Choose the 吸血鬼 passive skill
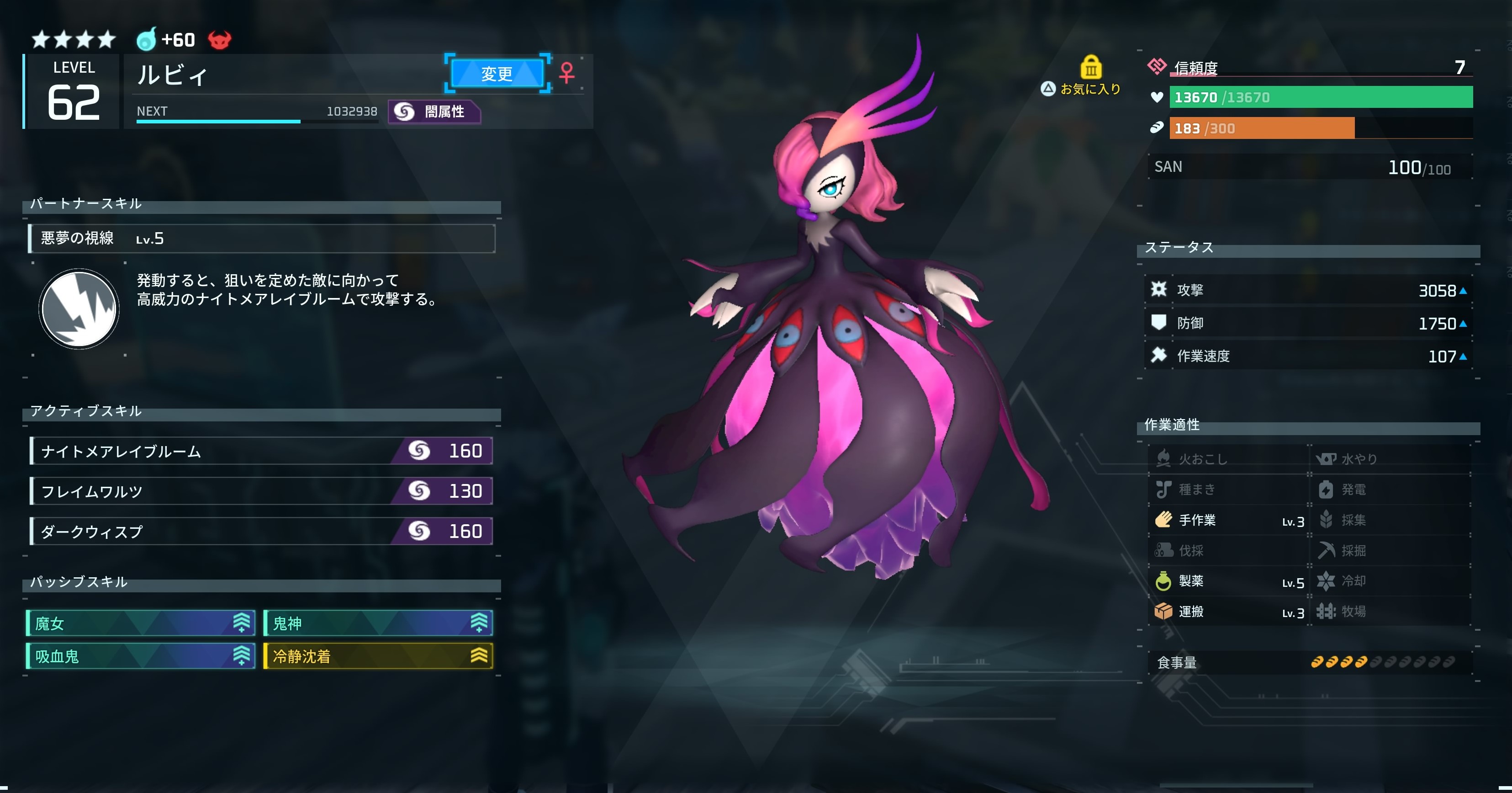The image size is (1512, 793). [141, 656]
